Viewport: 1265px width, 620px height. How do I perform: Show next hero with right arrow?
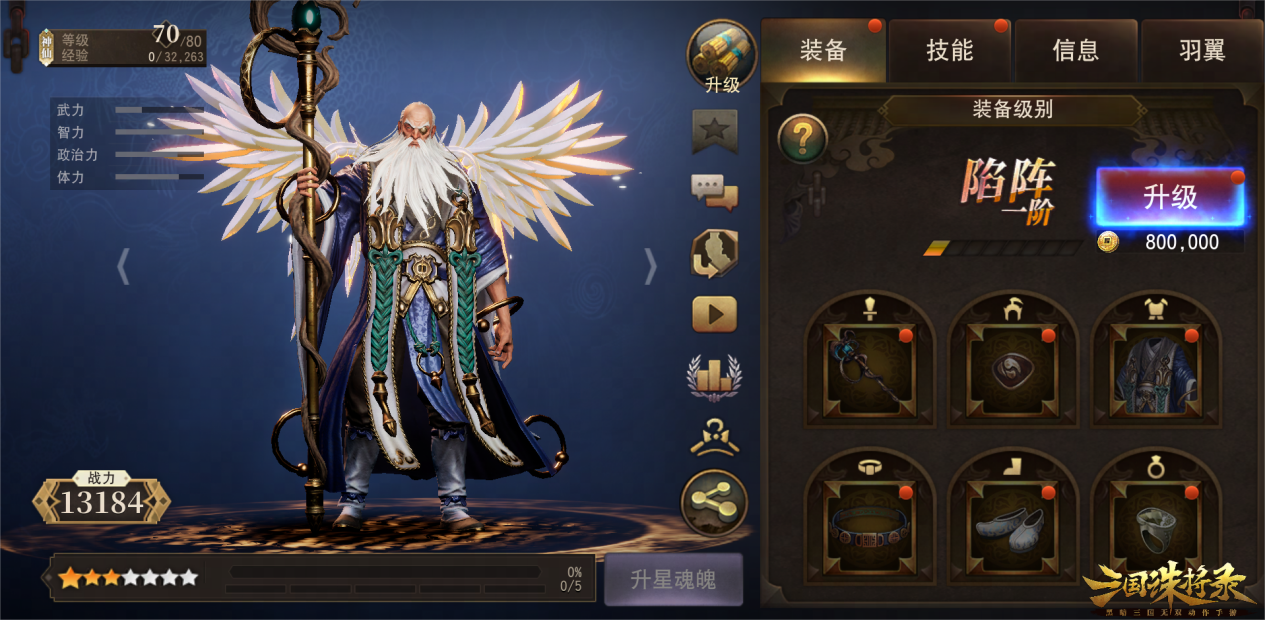pyautogui.click(x=651, y=266)
